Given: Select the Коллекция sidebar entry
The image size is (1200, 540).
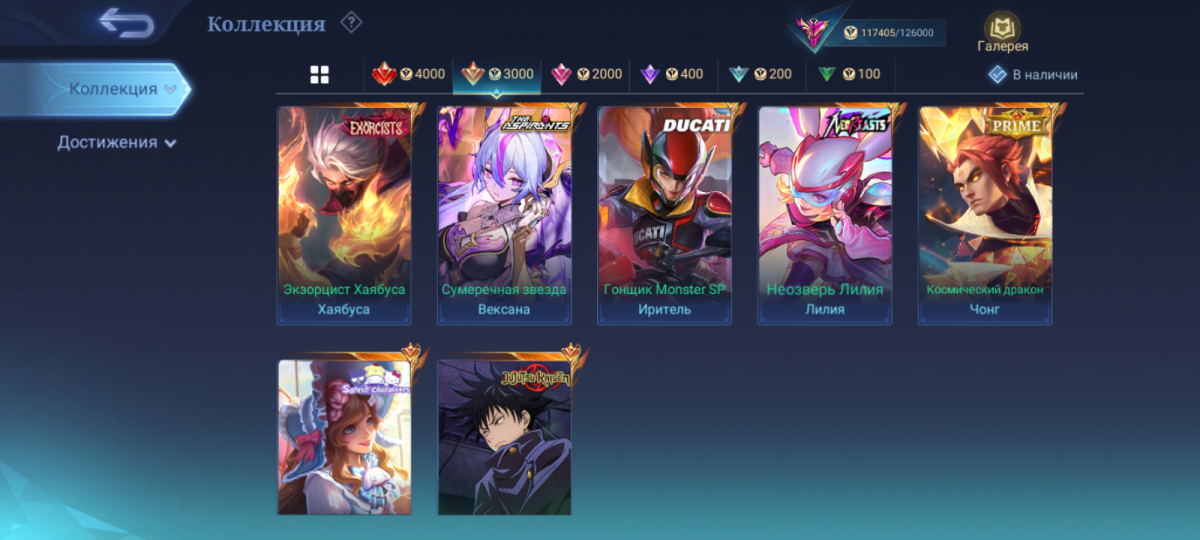Looking at the screenshot, I should coord(113,89).
